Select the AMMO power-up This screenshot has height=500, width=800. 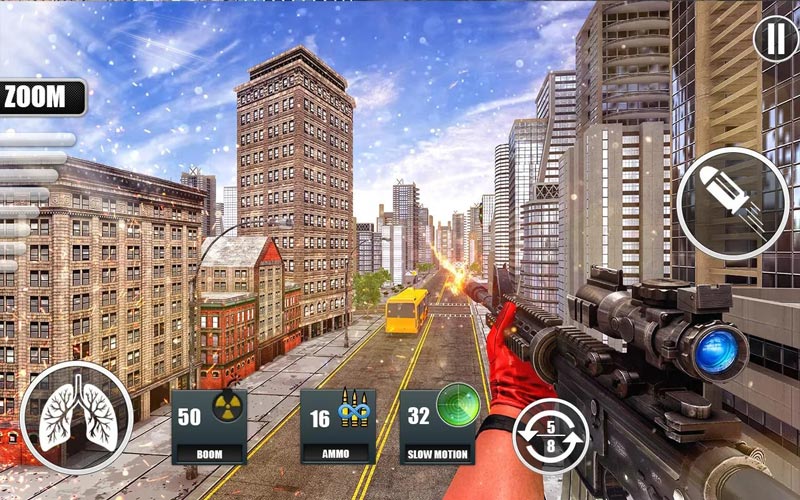338,427
